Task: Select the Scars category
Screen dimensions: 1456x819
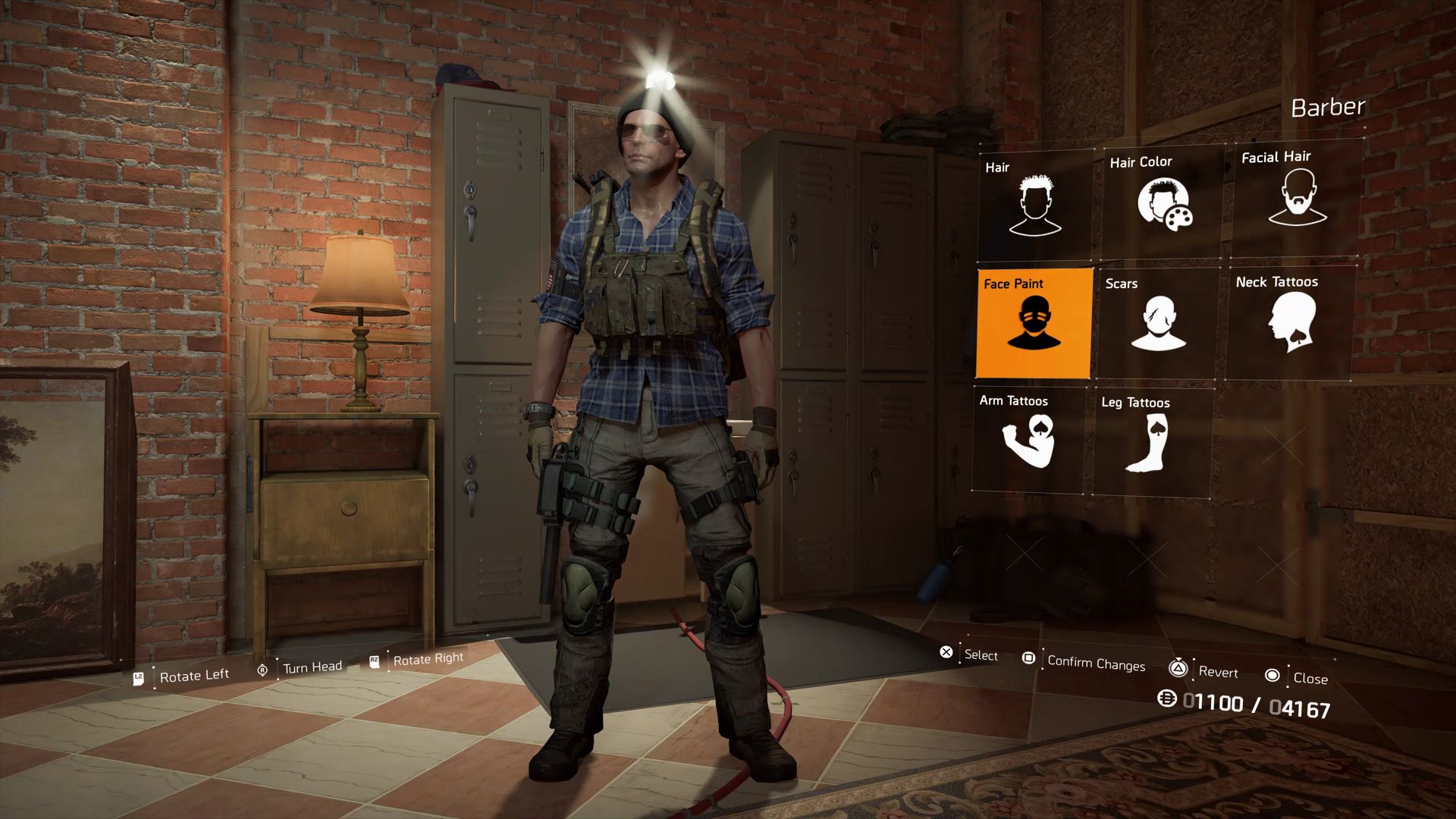Action: pyautogui.click(x=1158, y=322)
